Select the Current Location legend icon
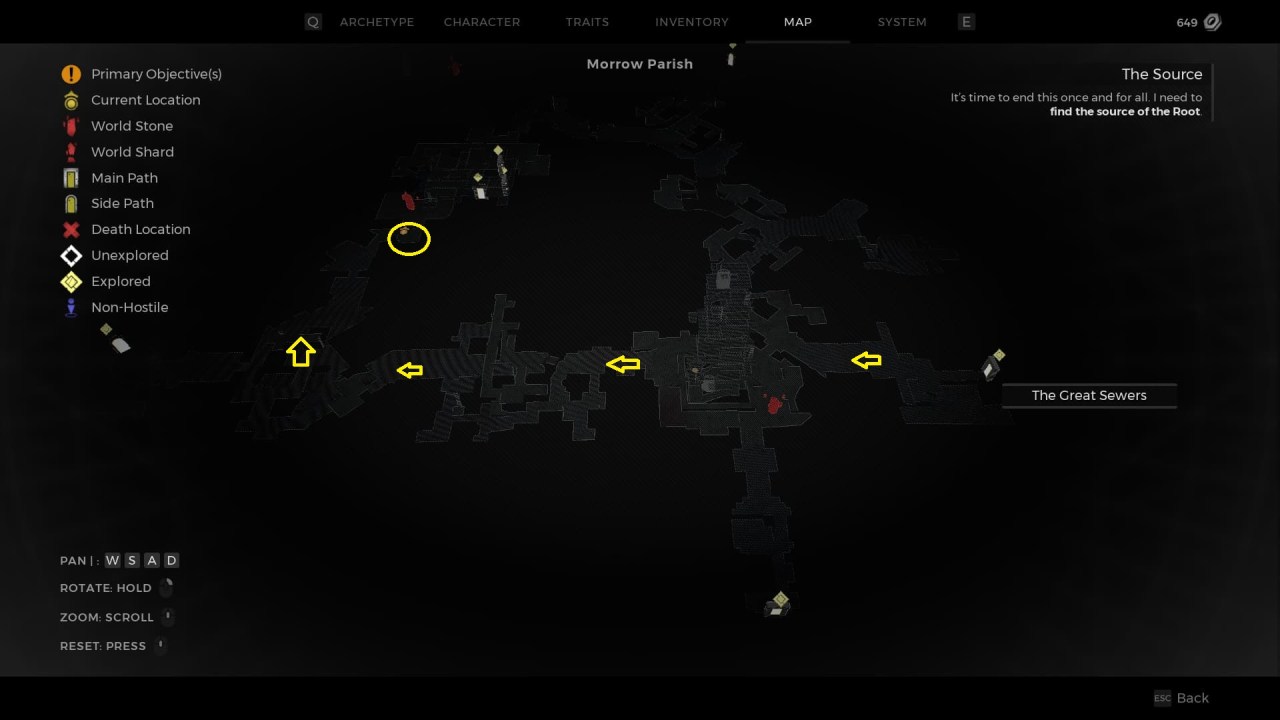 [x=70, y=99]
